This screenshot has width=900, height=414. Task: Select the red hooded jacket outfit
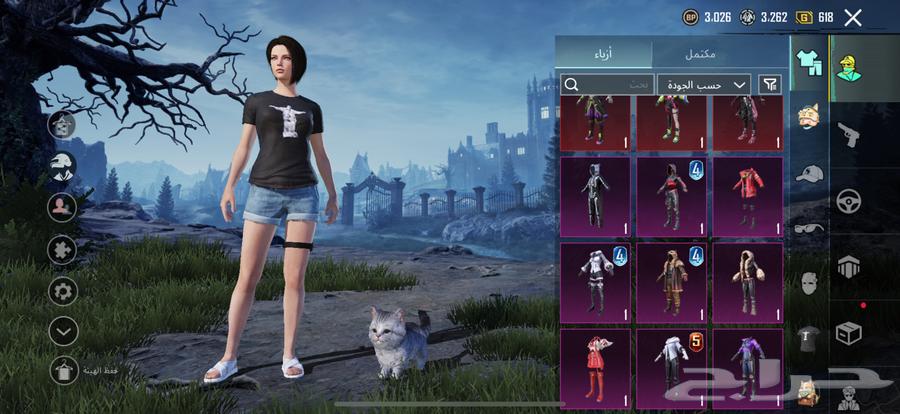[x=746, y=196]
